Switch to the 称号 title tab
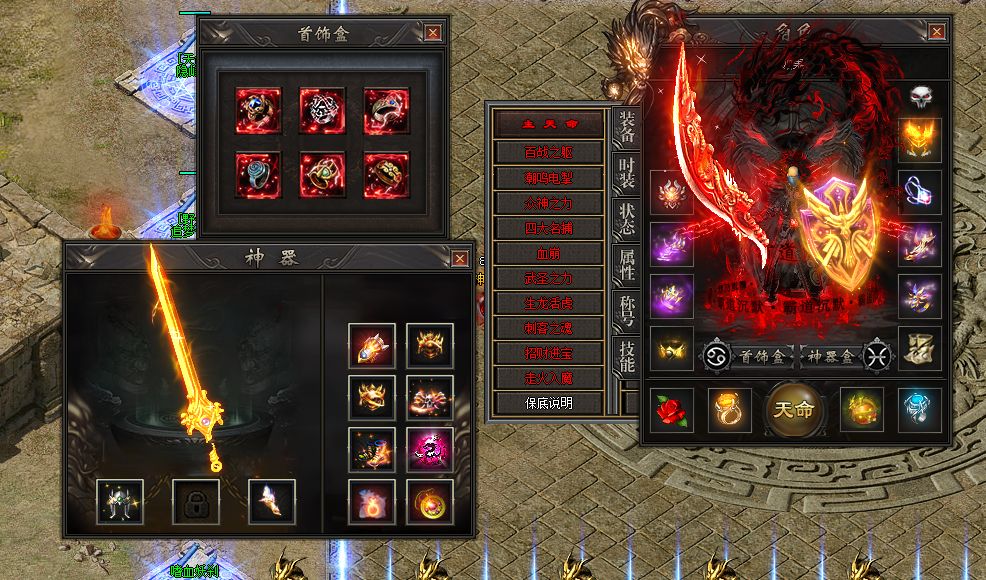 pyautogui.click(x=627, y=309)
